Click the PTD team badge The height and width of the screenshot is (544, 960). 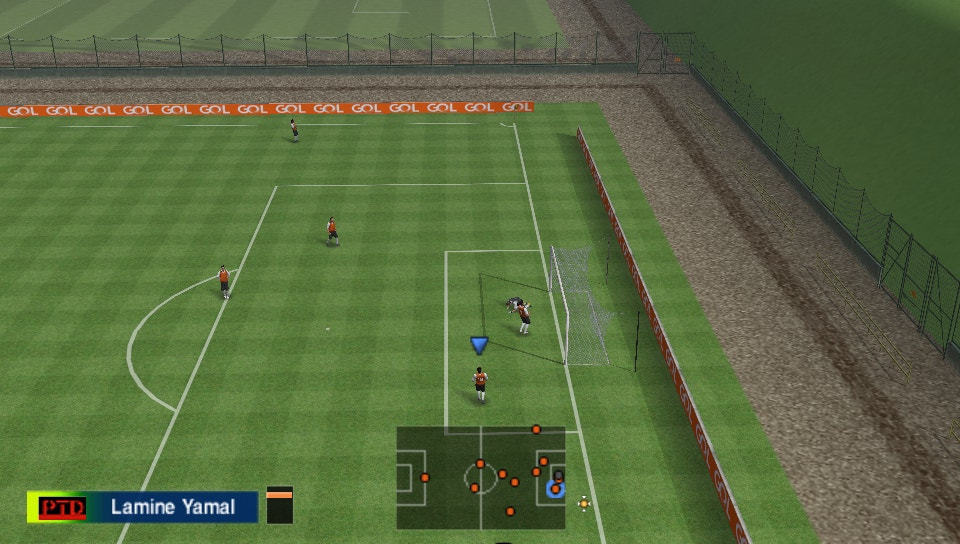(x=61, y=507)
